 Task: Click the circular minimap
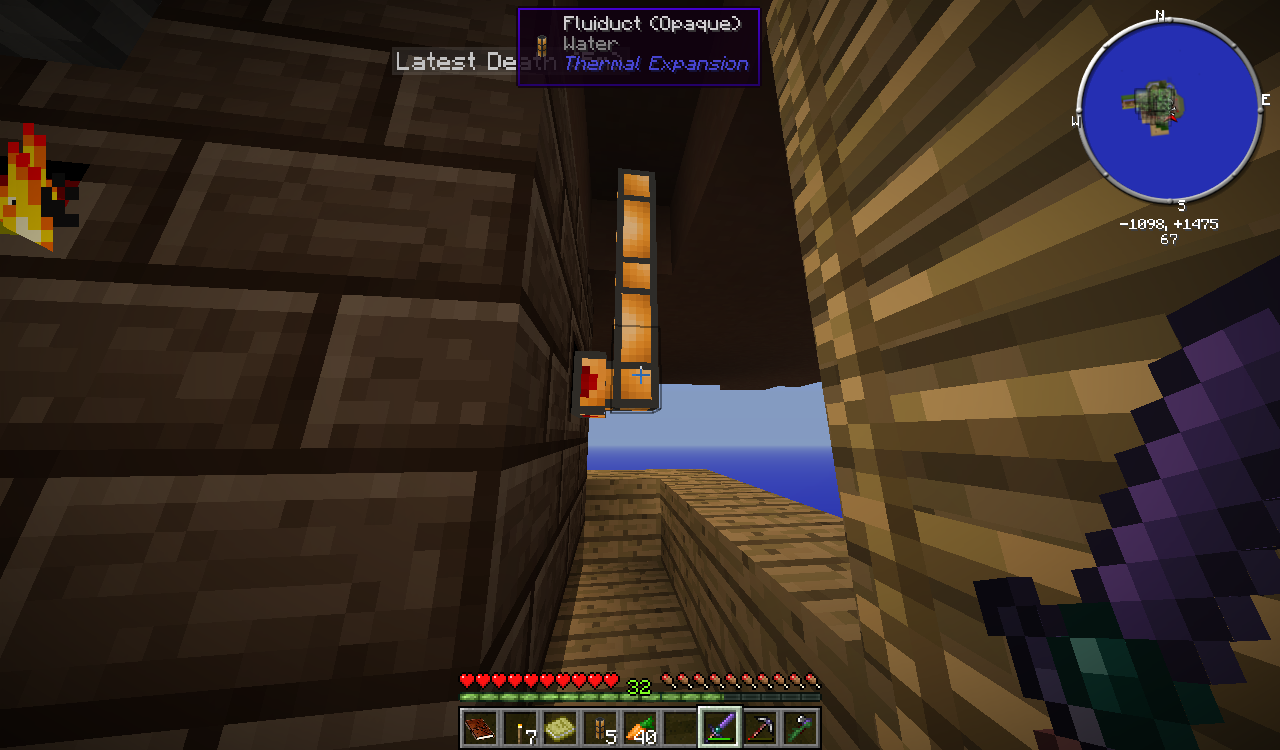point(1168,108)
